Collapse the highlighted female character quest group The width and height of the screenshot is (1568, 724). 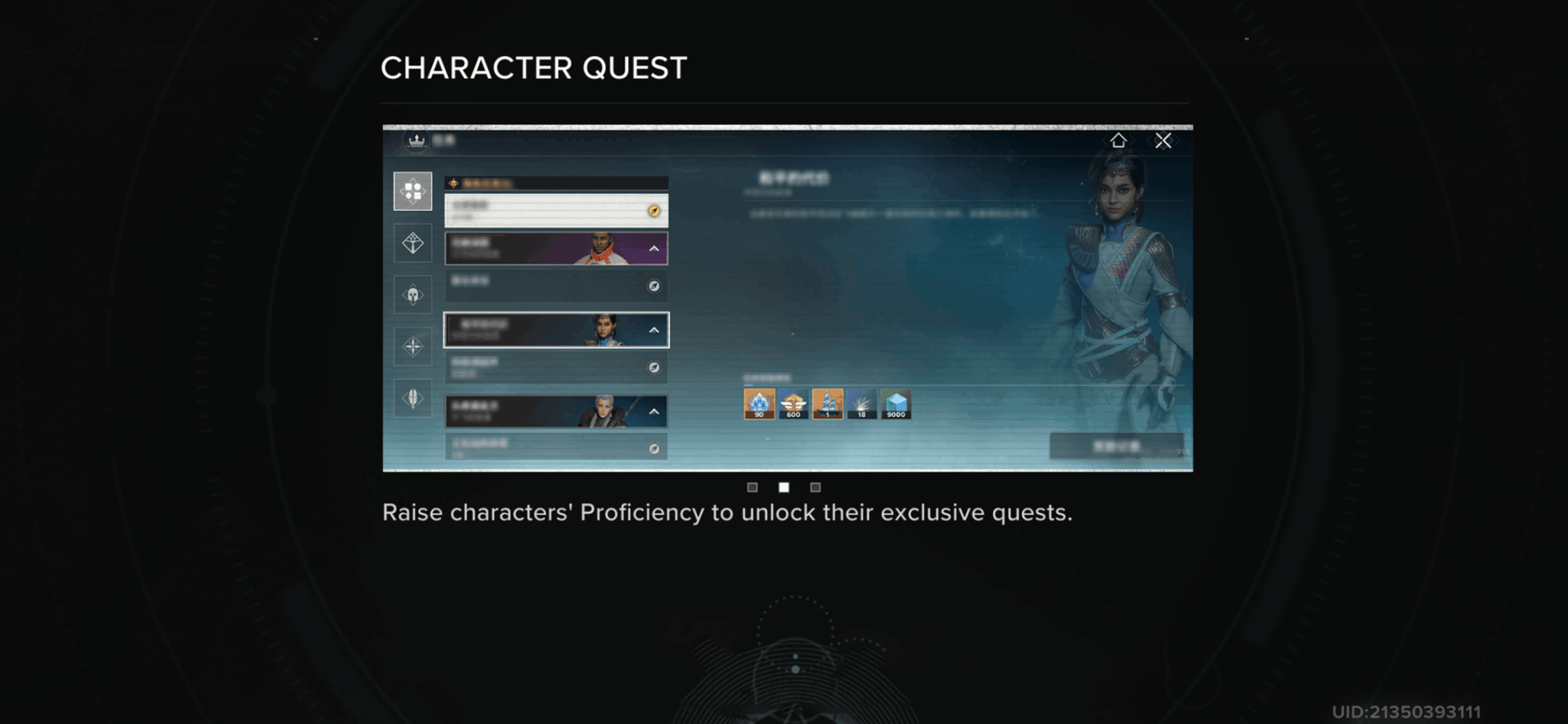655,328
